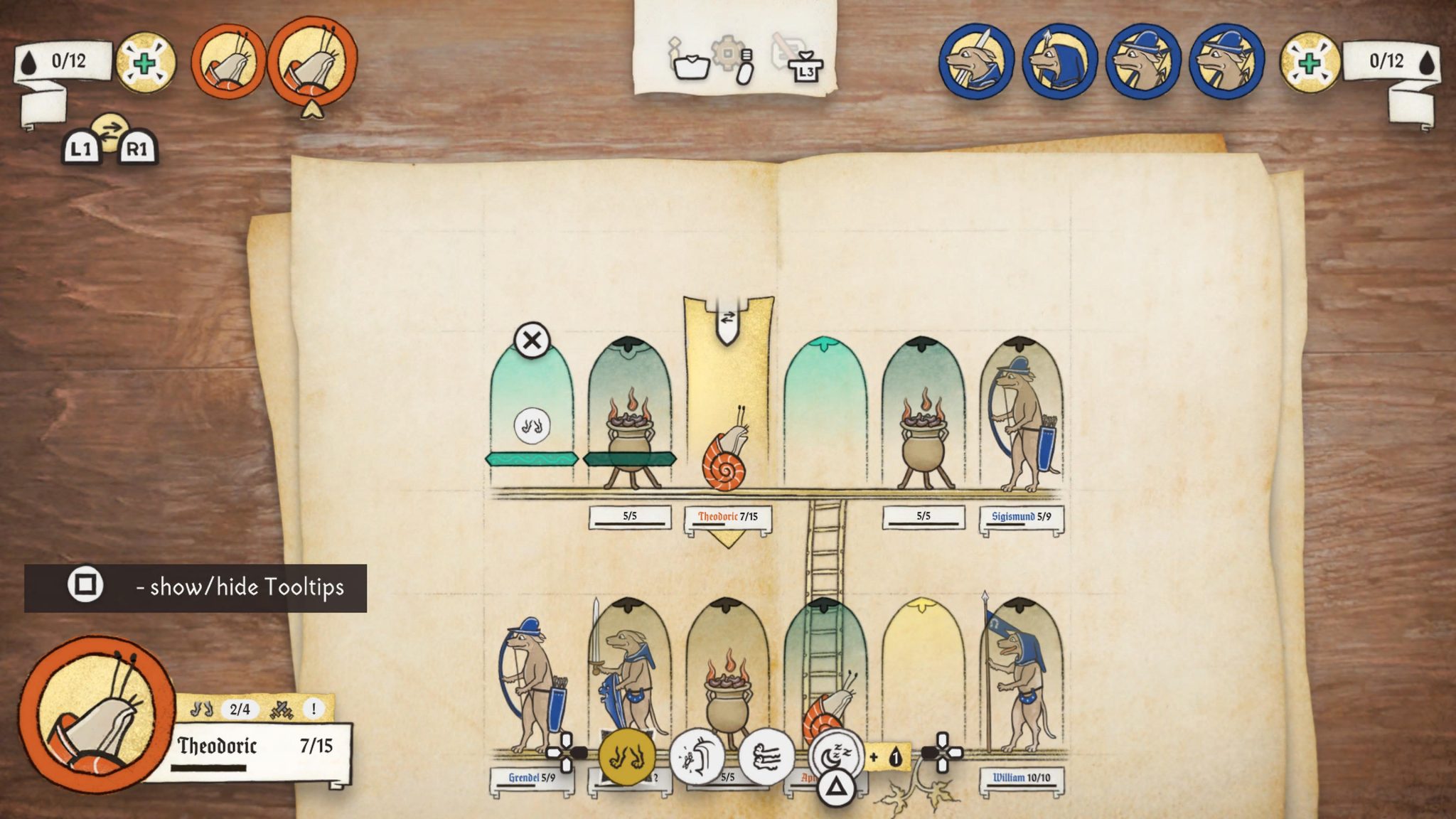The image size is (1456, 819).
Task: Use the wind gust ability
Action: tap(766, 756)
